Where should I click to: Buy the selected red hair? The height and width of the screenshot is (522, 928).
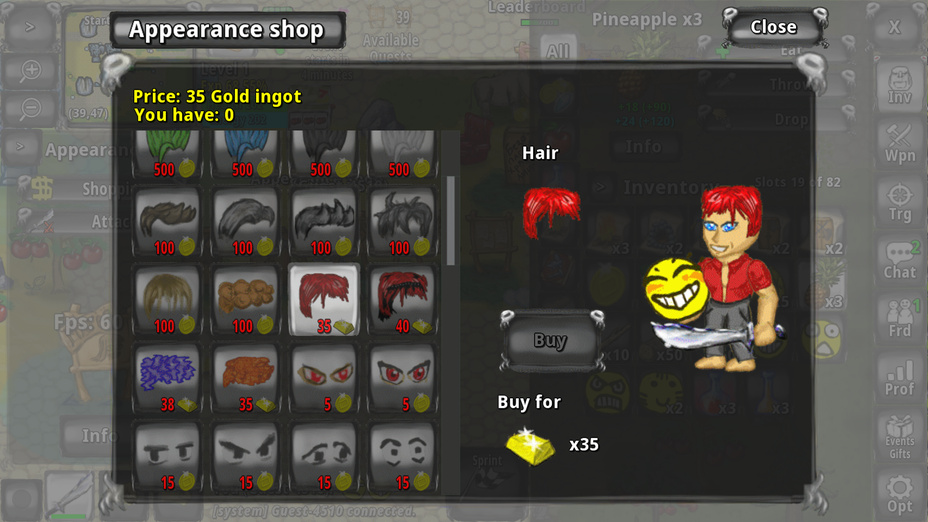(x=550, y=341)
